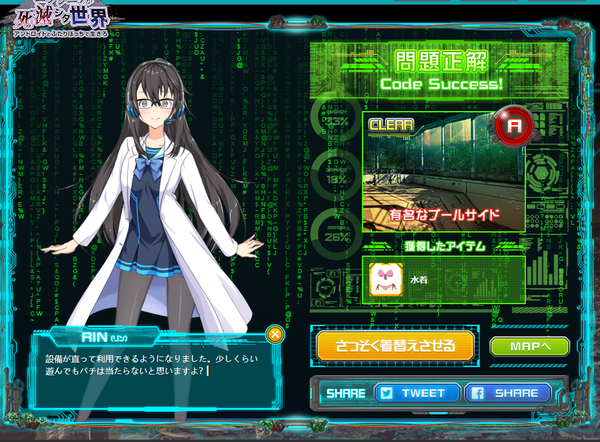Share result via the TWEET button
600x442 pixels.
[x=417, y=393]
